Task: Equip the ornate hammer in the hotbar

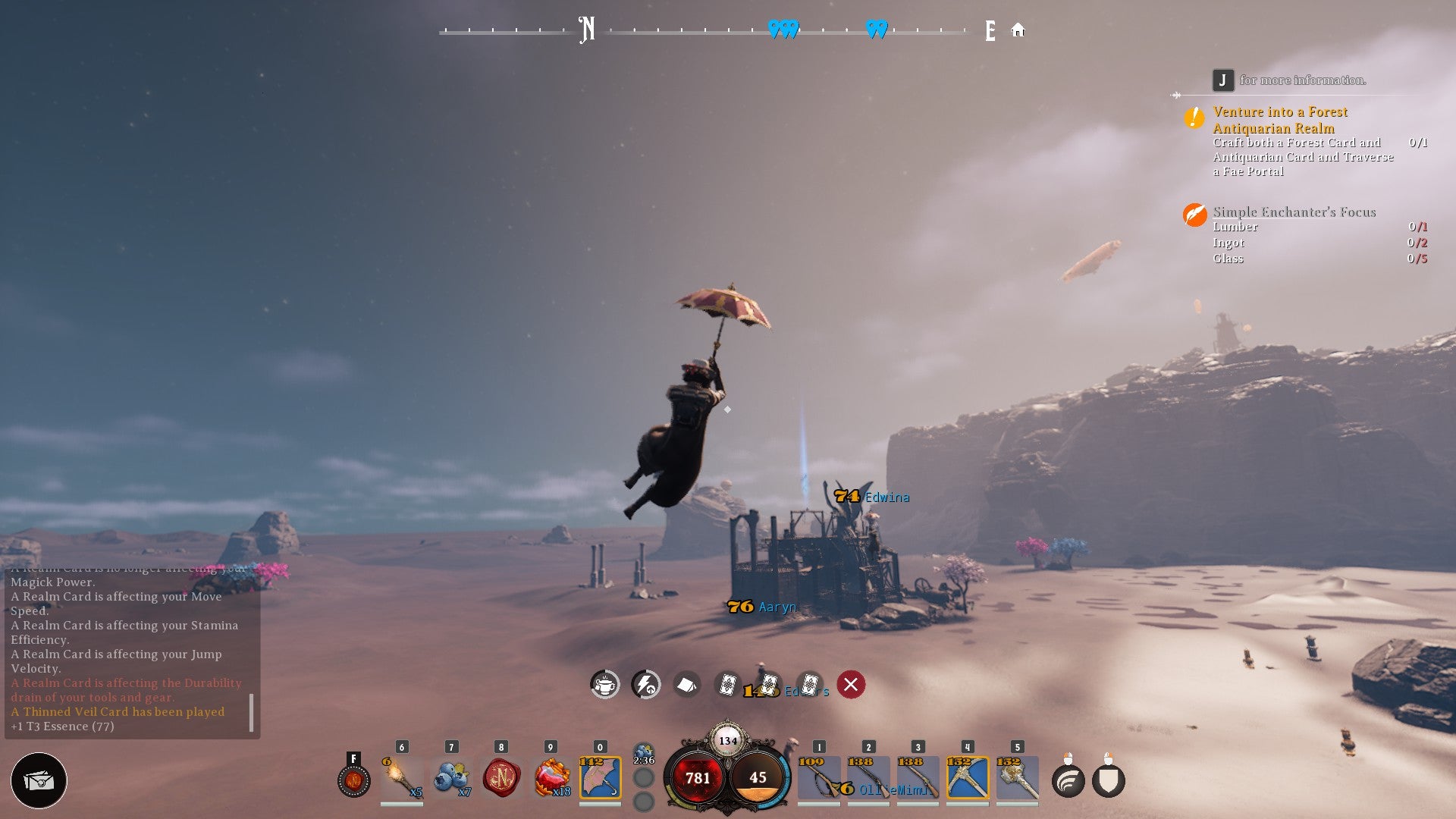Action: pos(1017,778)
